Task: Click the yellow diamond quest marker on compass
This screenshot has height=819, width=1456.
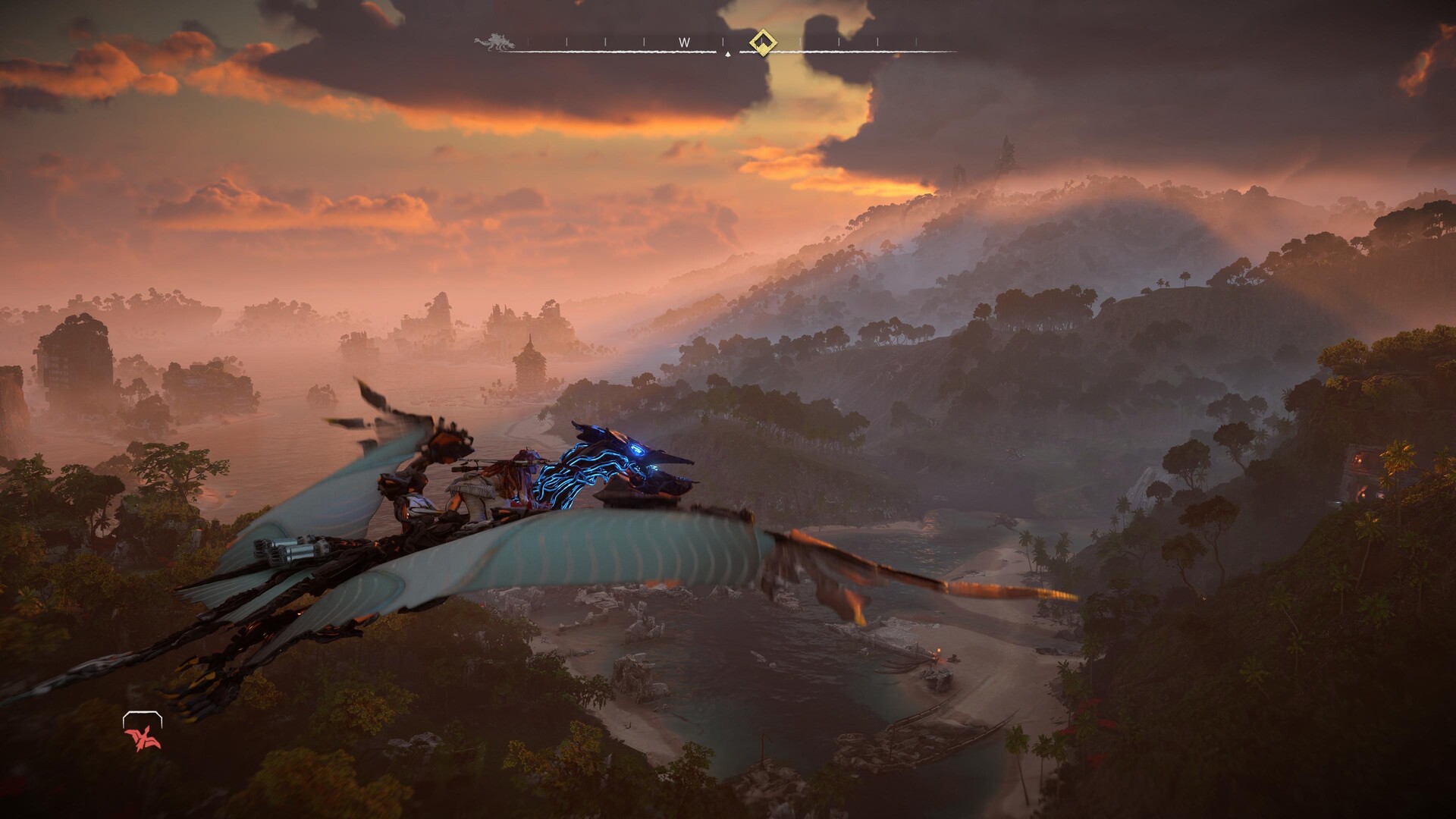Action: tap(761, 42)
